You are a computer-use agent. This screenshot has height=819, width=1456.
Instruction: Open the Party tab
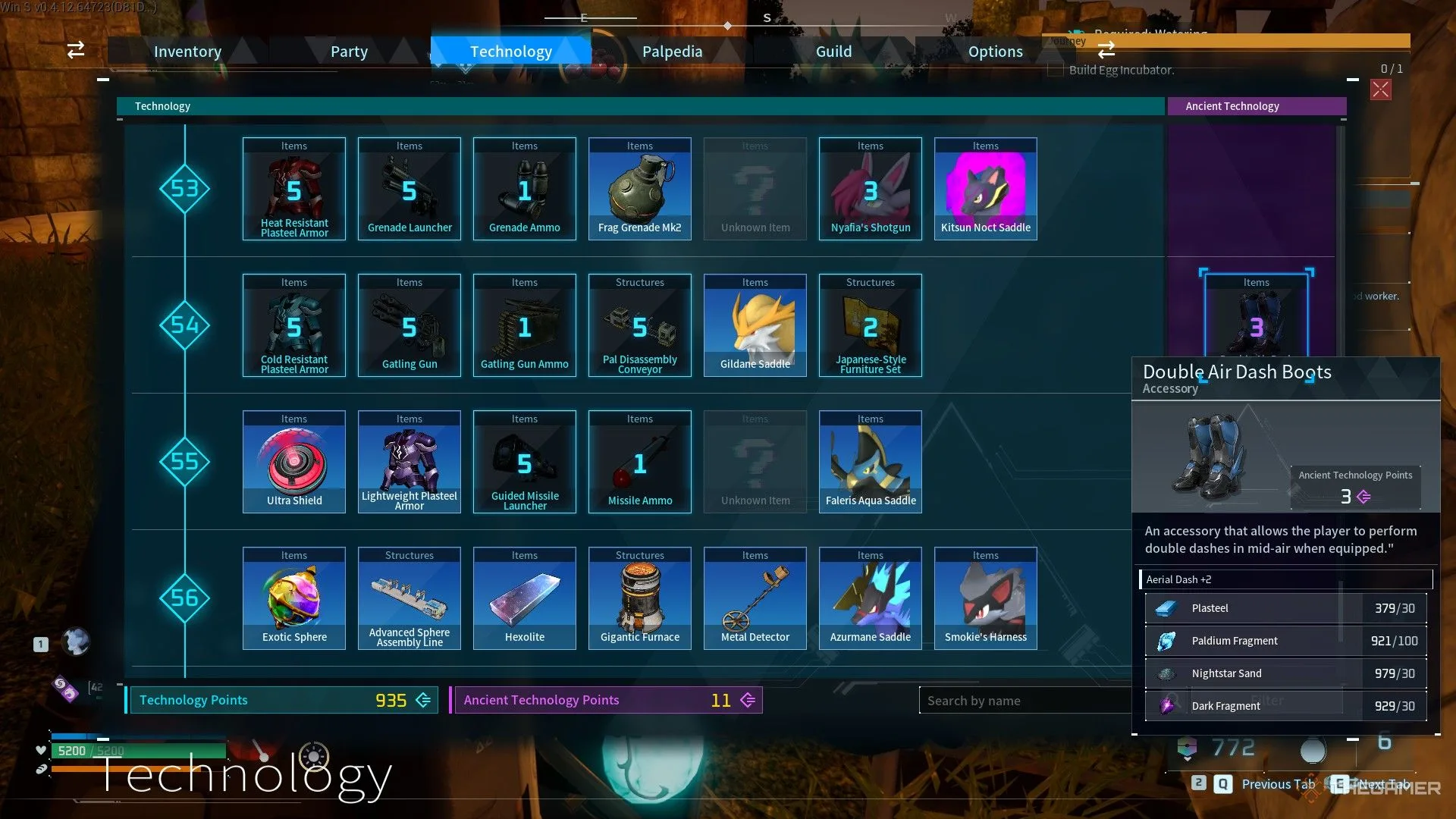(349, 52)
